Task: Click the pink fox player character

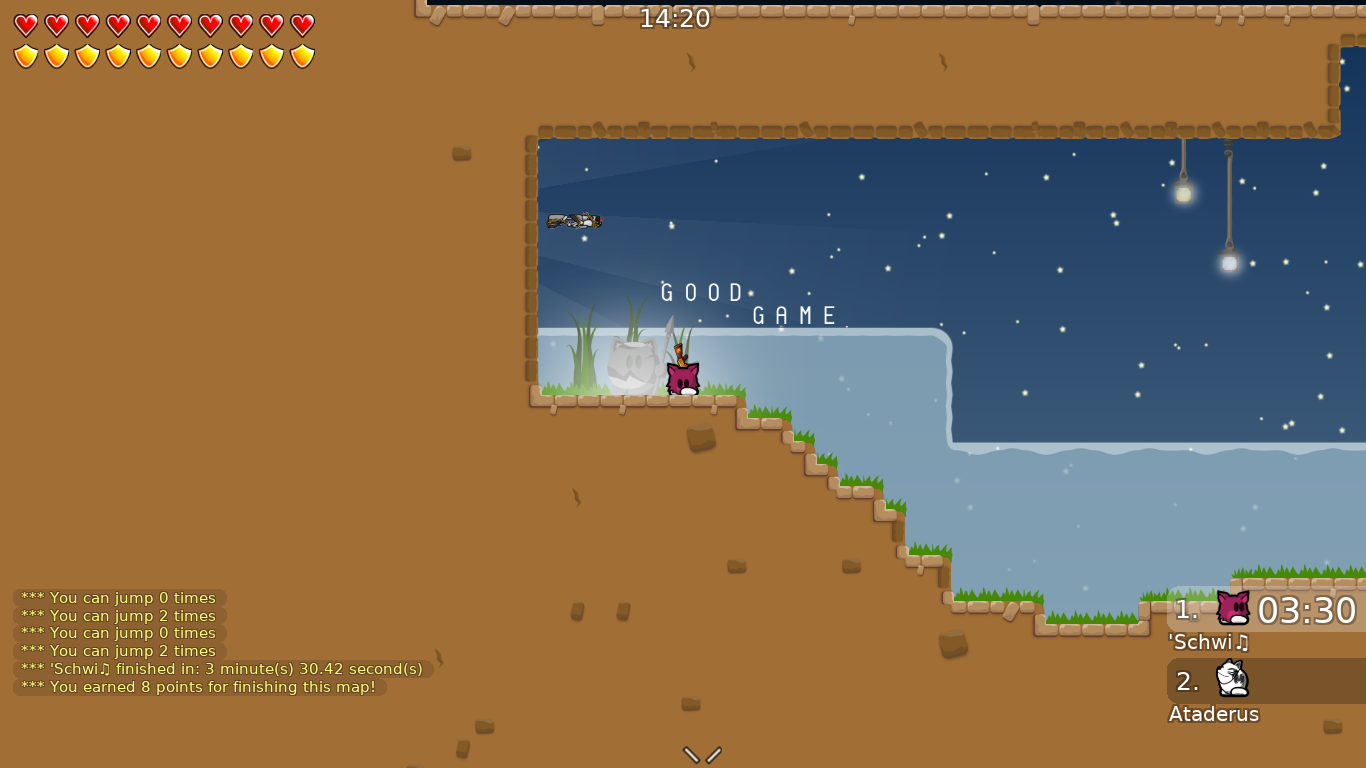Action: [x=681, y=380]
